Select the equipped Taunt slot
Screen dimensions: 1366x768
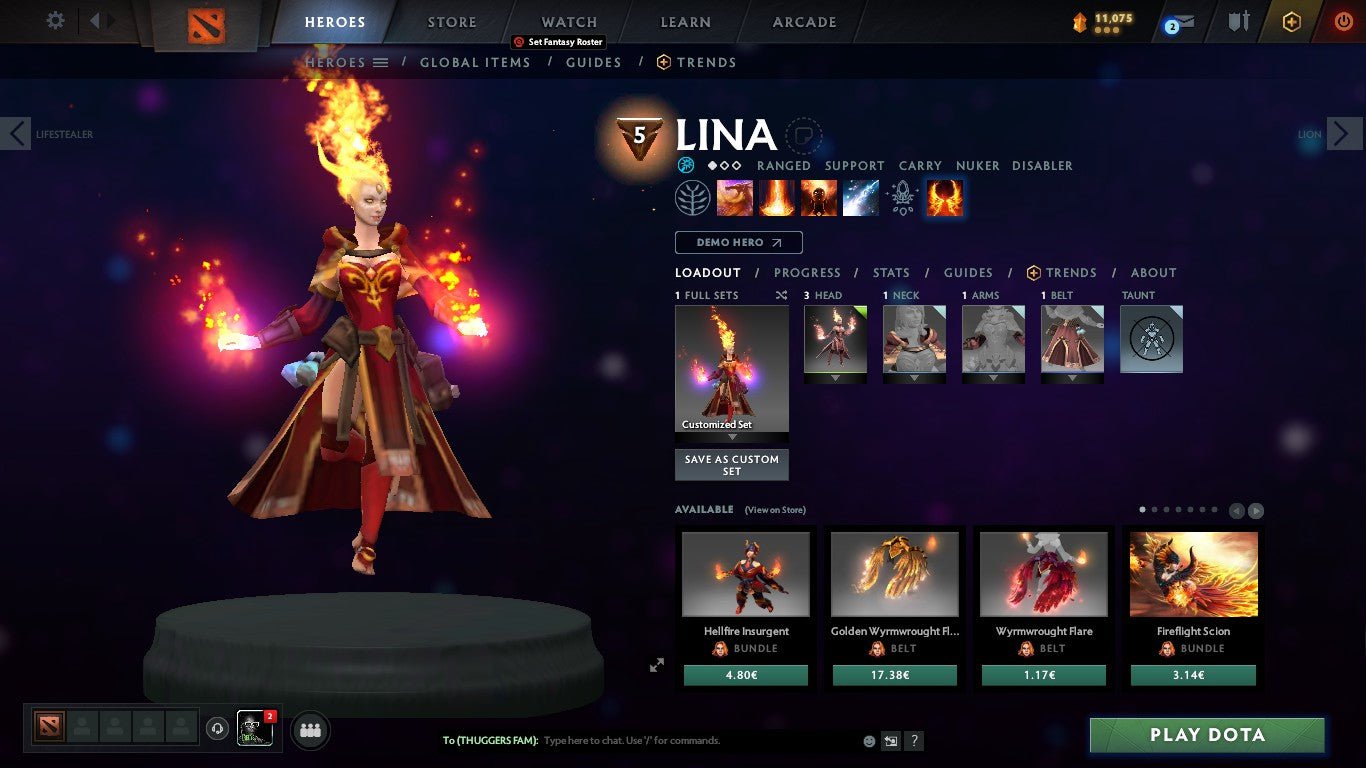click(1151, 339)
